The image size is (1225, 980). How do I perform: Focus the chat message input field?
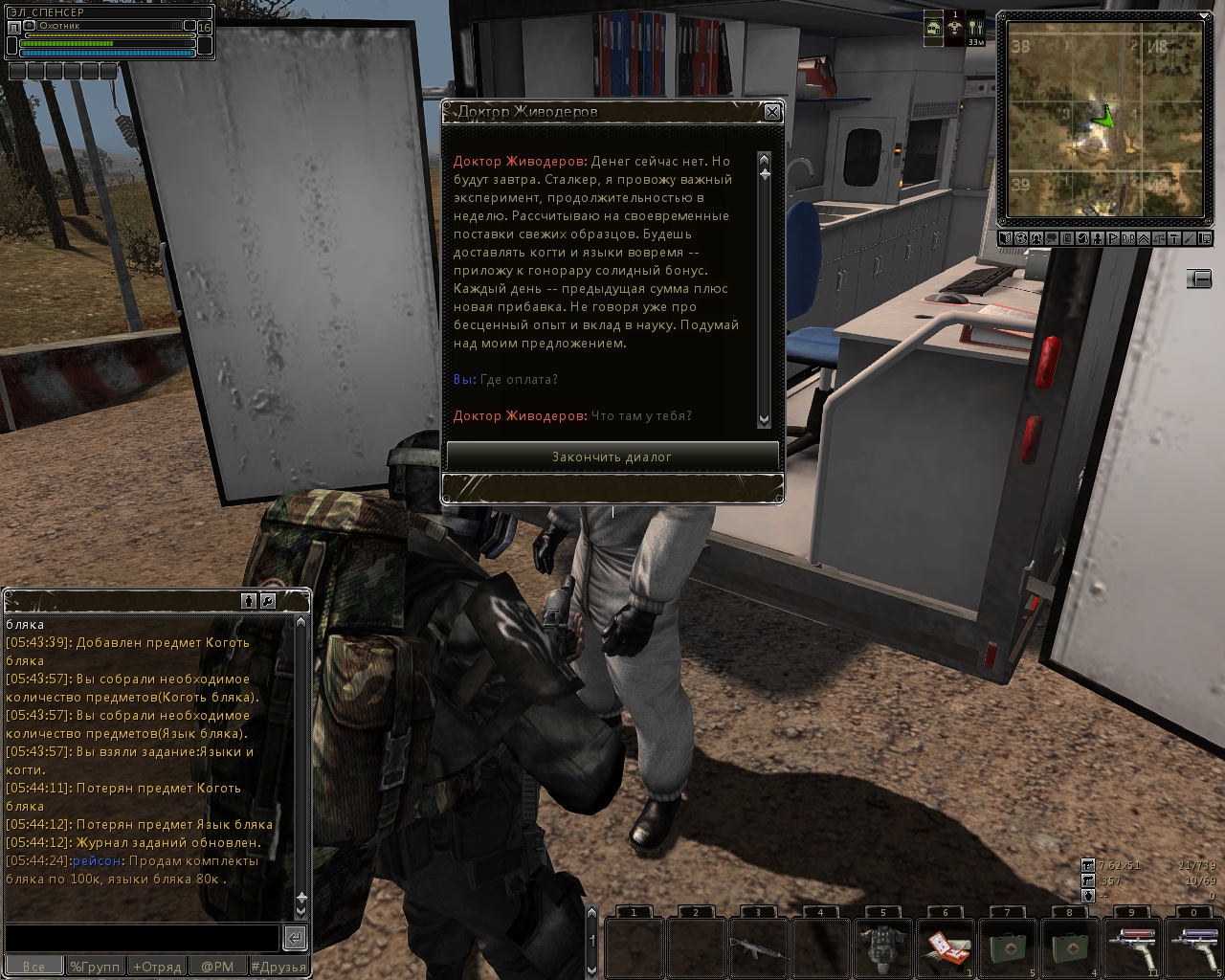pyautogui.click(x=142, y=937)
